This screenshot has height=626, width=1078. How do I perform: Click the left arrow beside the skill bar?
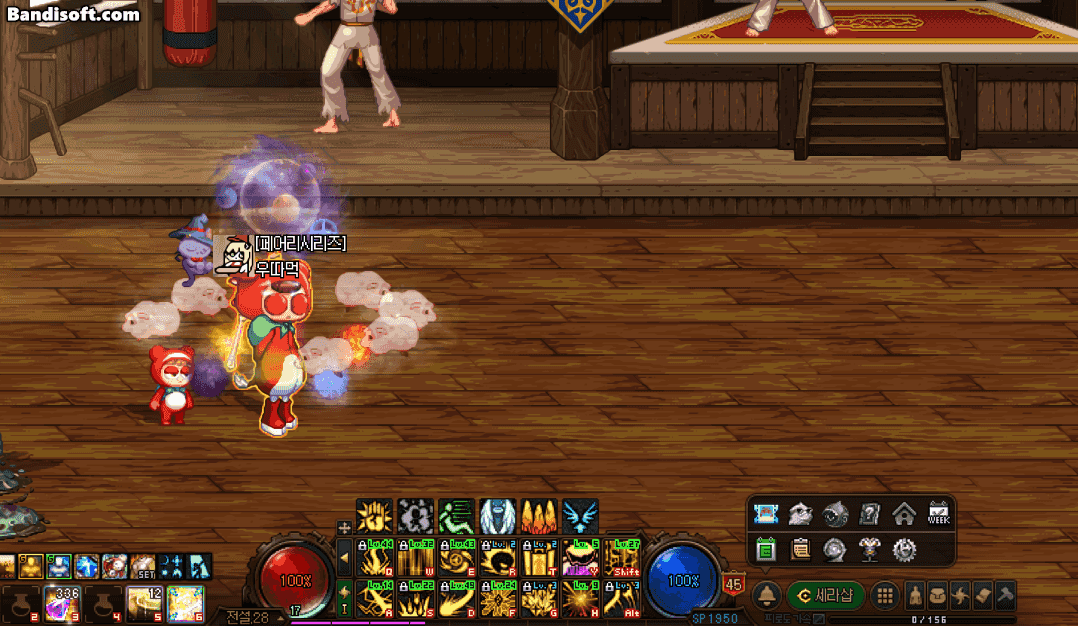344,557
